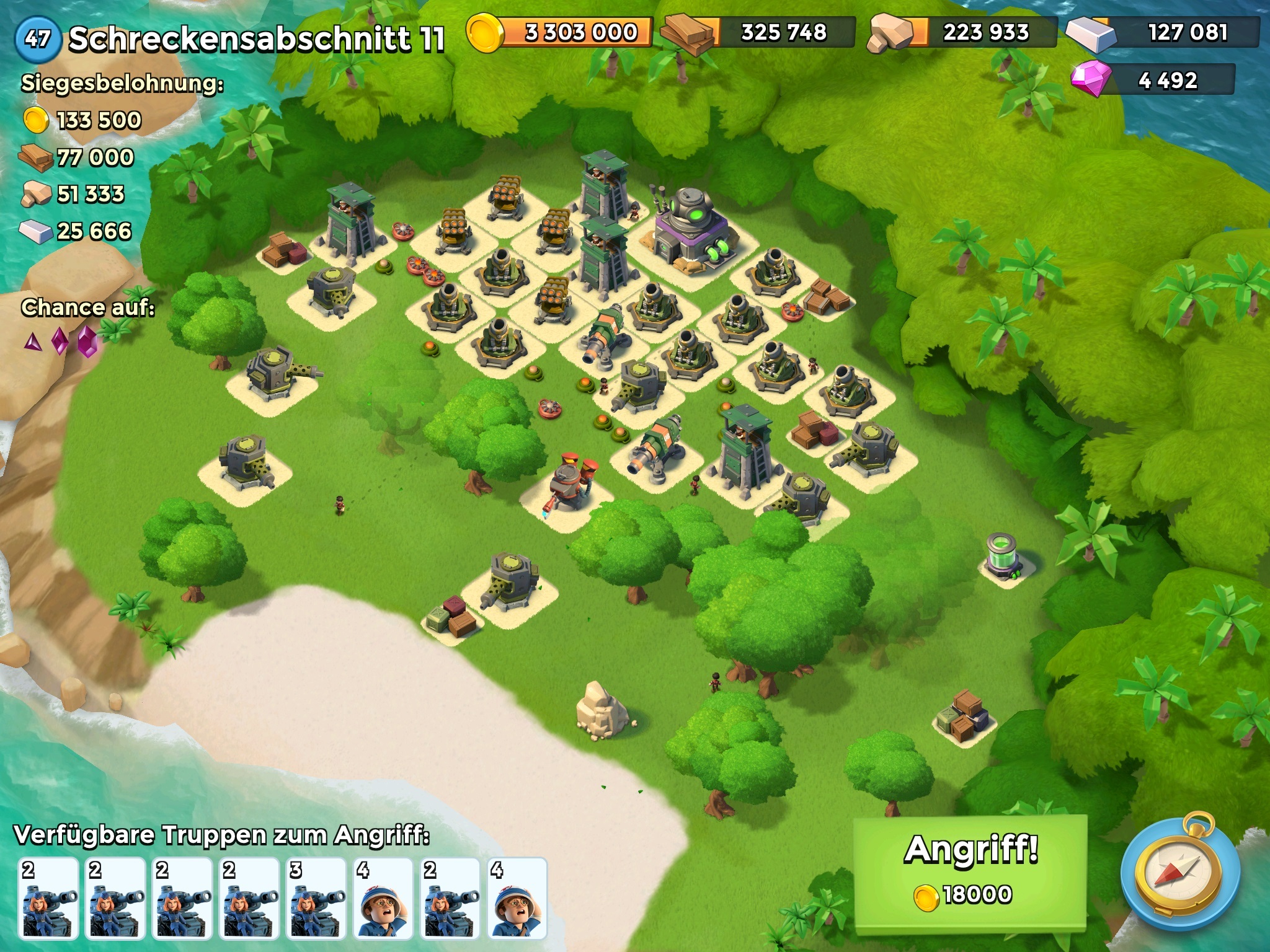
Task: Open the diamond shop from the gem counter
Action: coord(1153,80)
